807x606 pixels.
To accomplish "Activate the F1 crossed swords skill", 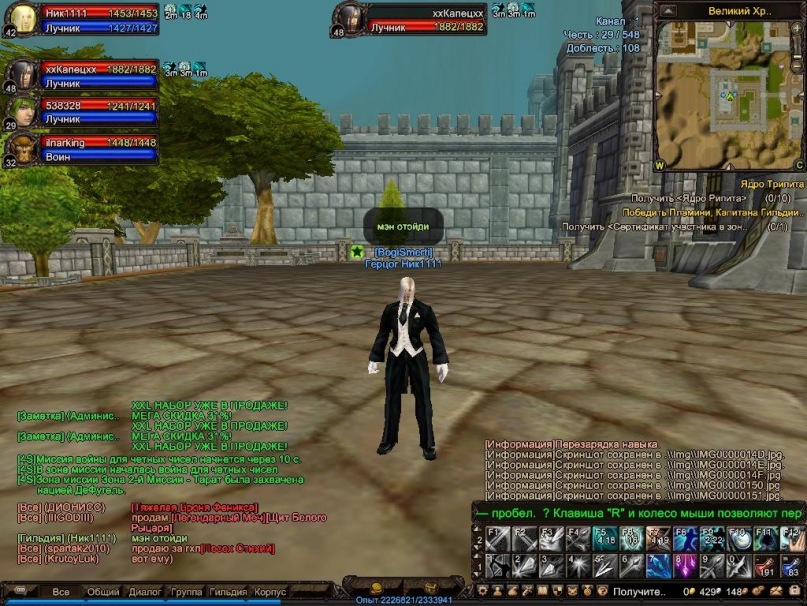I will (x=498, y=540).
